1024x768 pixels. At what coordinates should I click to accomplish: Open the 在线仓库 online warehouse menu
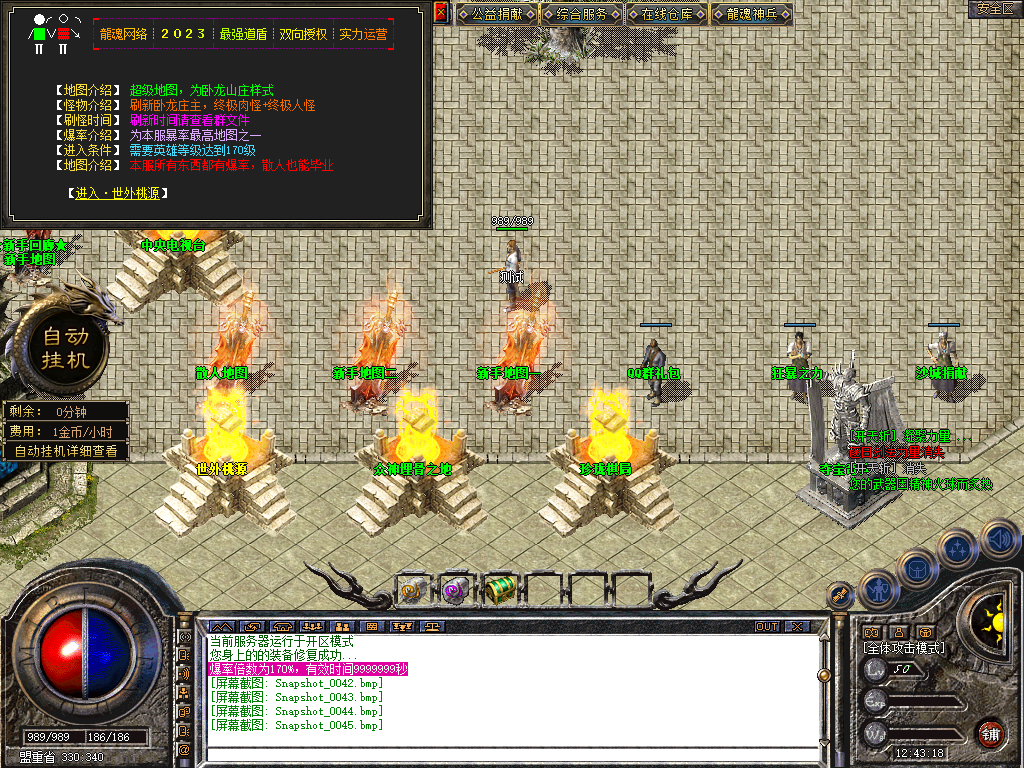pyautogui.click(x=668, y=14)
